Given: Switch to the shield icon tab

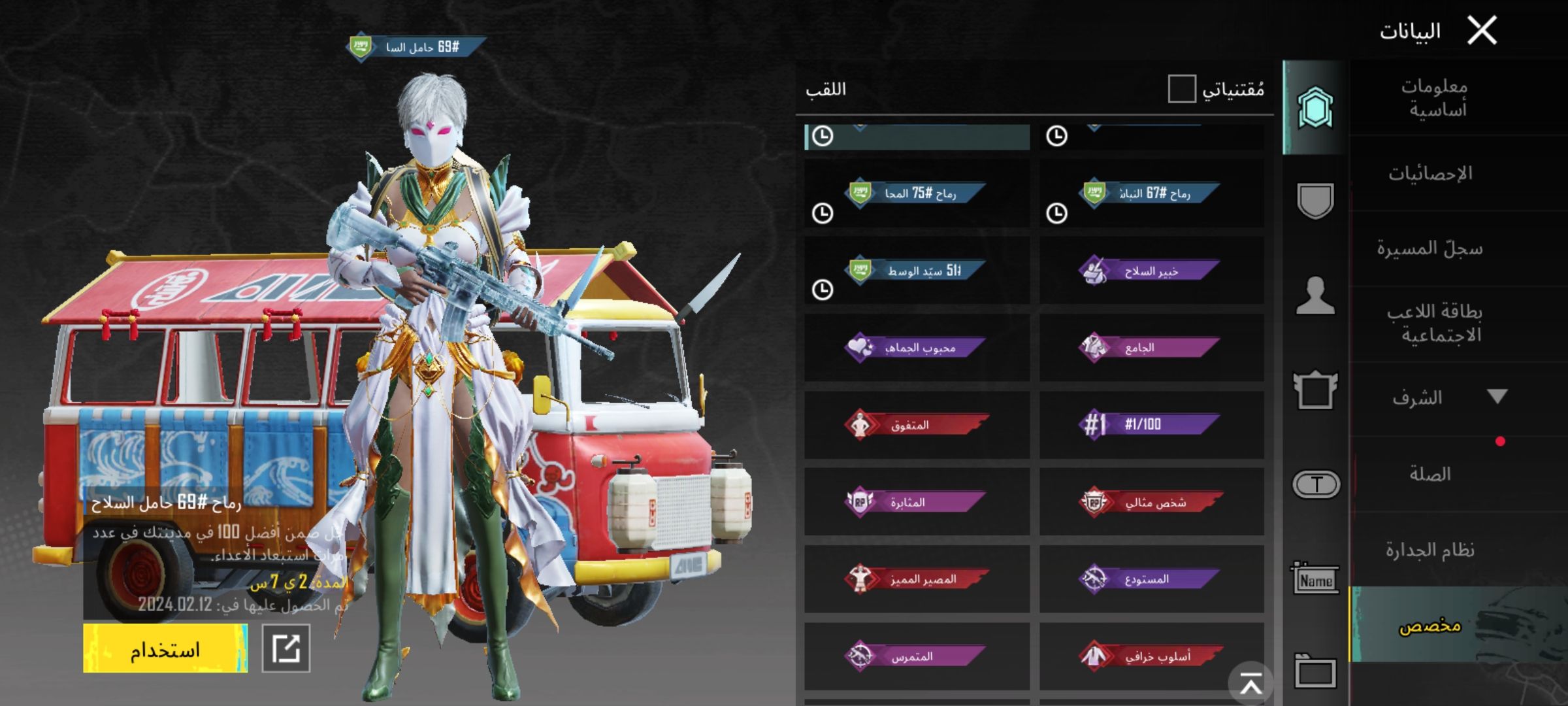Looking at the screenshot, I should (x=1315, y=200).
